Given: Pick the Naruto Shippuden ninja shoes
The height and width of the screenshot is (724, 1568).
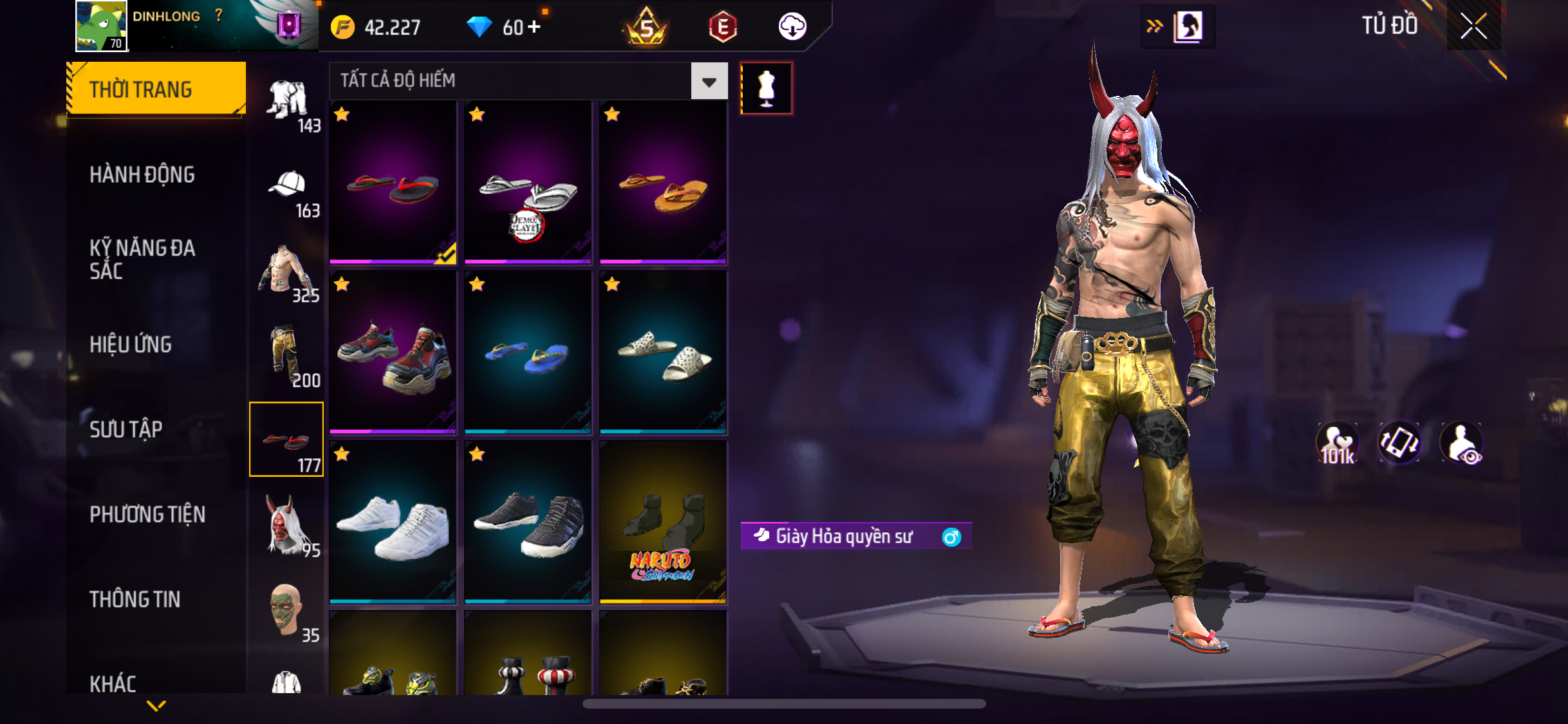Looking at the screenshot, I should 663,523.
